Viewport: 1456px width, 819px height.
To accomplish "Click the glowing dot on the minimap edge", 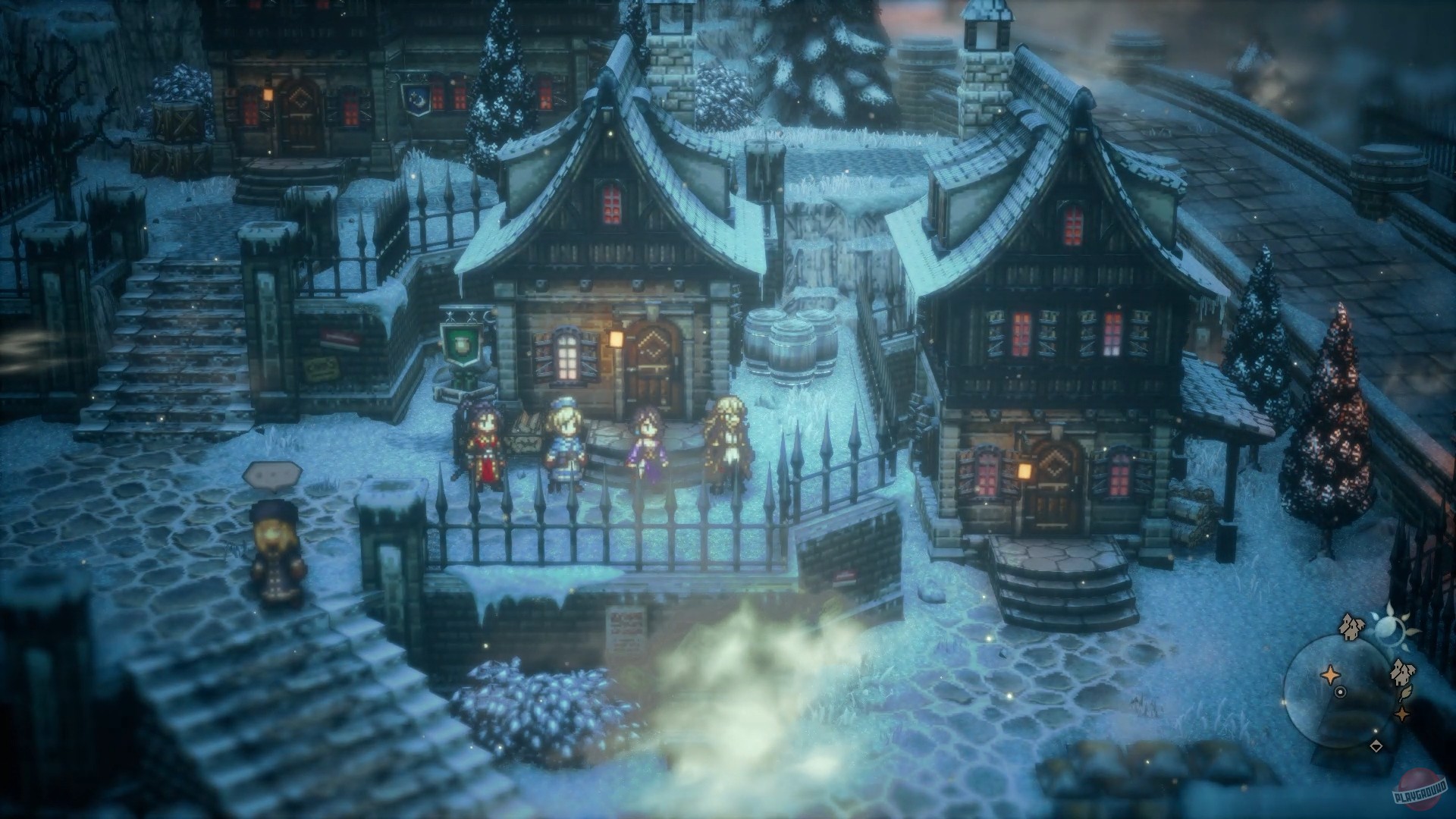I will point(1284,703).
